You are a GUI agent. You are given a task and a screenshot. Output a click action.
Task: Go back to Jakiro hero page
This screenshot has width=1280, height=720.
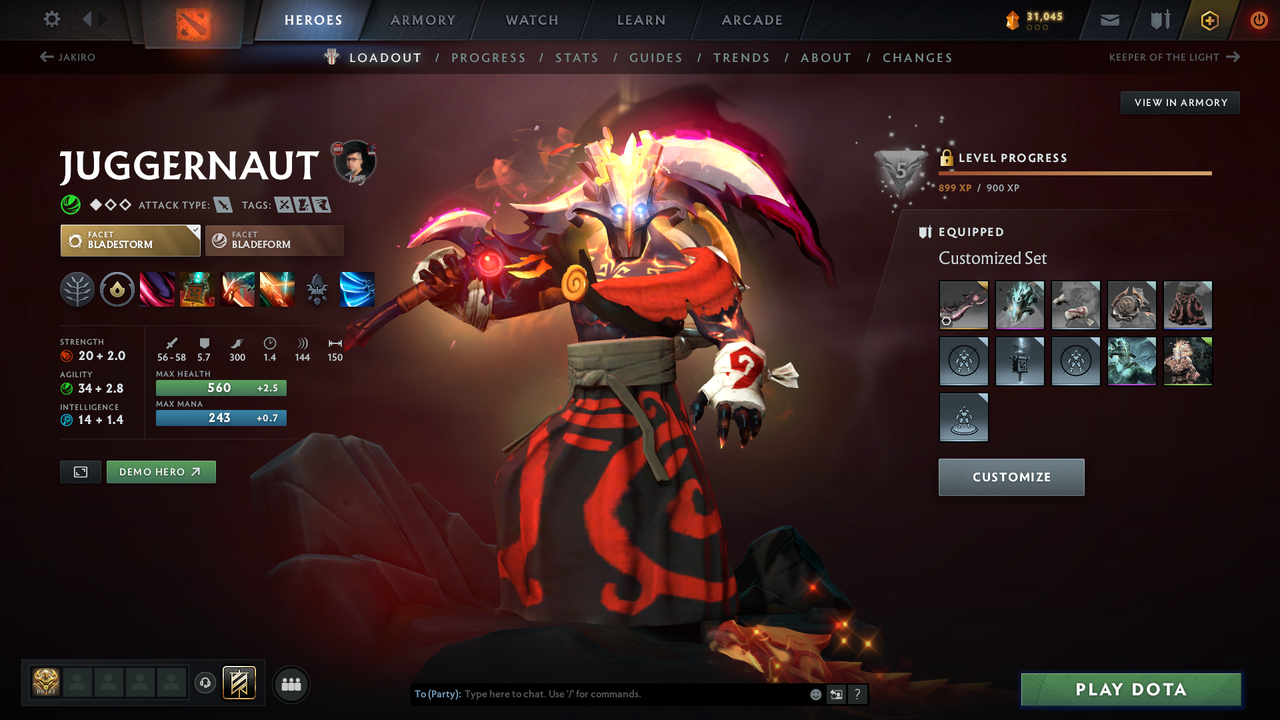tap(77, 57)
